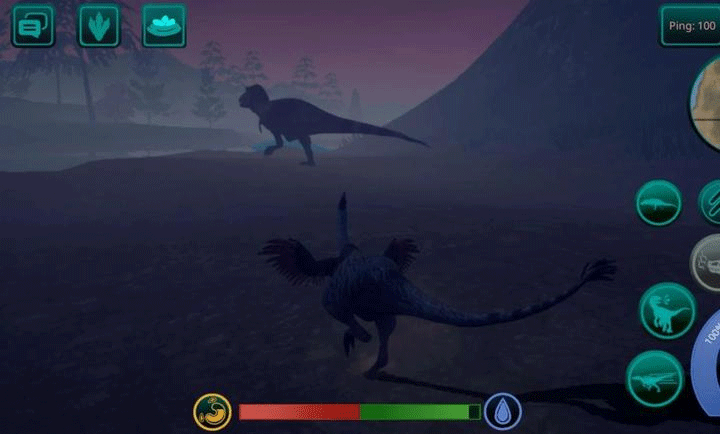Open the chat speech-bubble button
Screen dimensions: 720x434
tap(33, 26)
